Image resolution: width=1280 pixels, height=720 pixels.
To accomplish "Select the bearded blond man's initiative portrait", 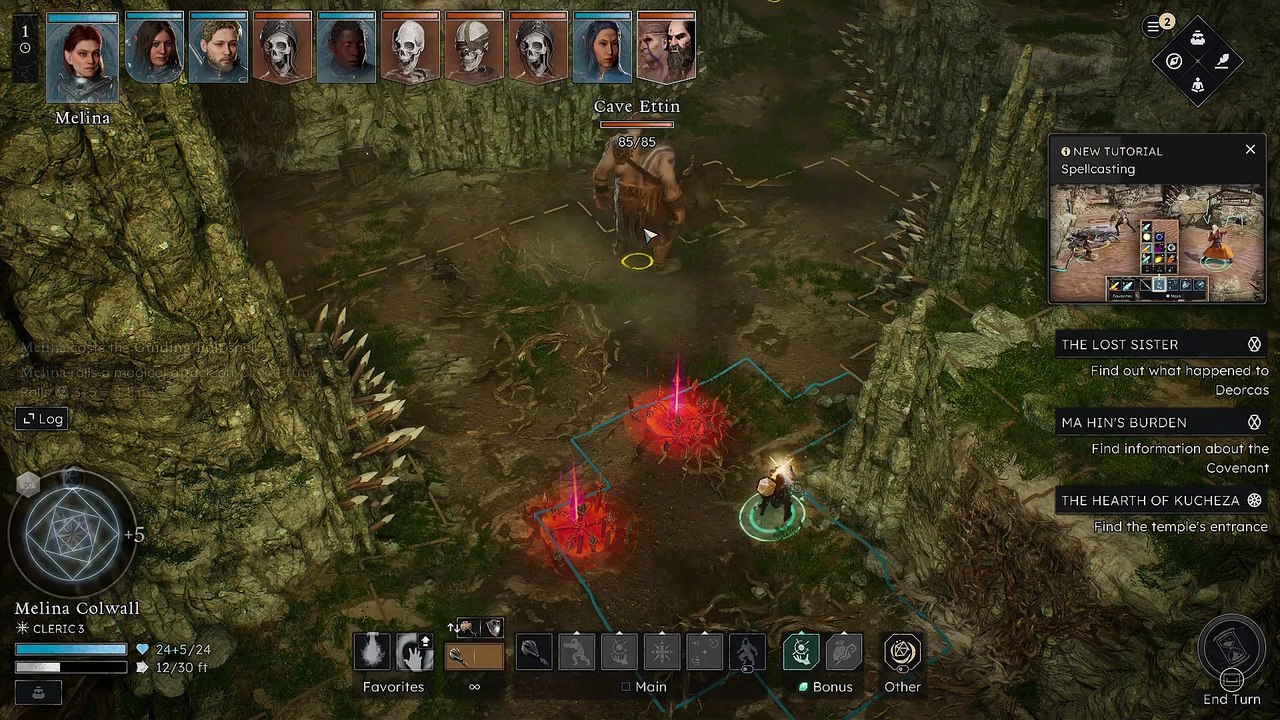I will [x=218, y=47].
